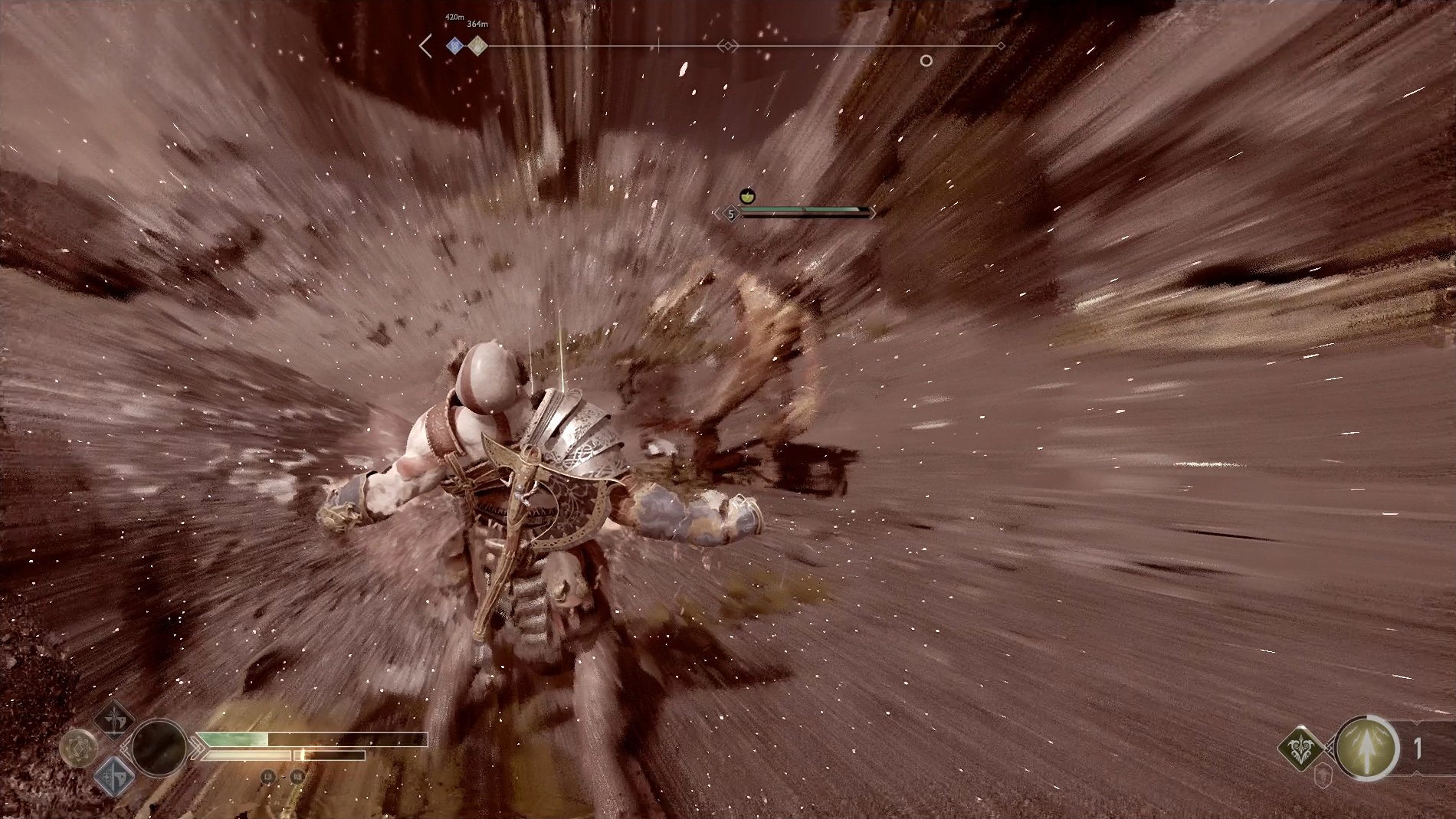Click the left chevron on the compass bar
This screenshot has width=1456, height=819.
(x=425, y=45)
